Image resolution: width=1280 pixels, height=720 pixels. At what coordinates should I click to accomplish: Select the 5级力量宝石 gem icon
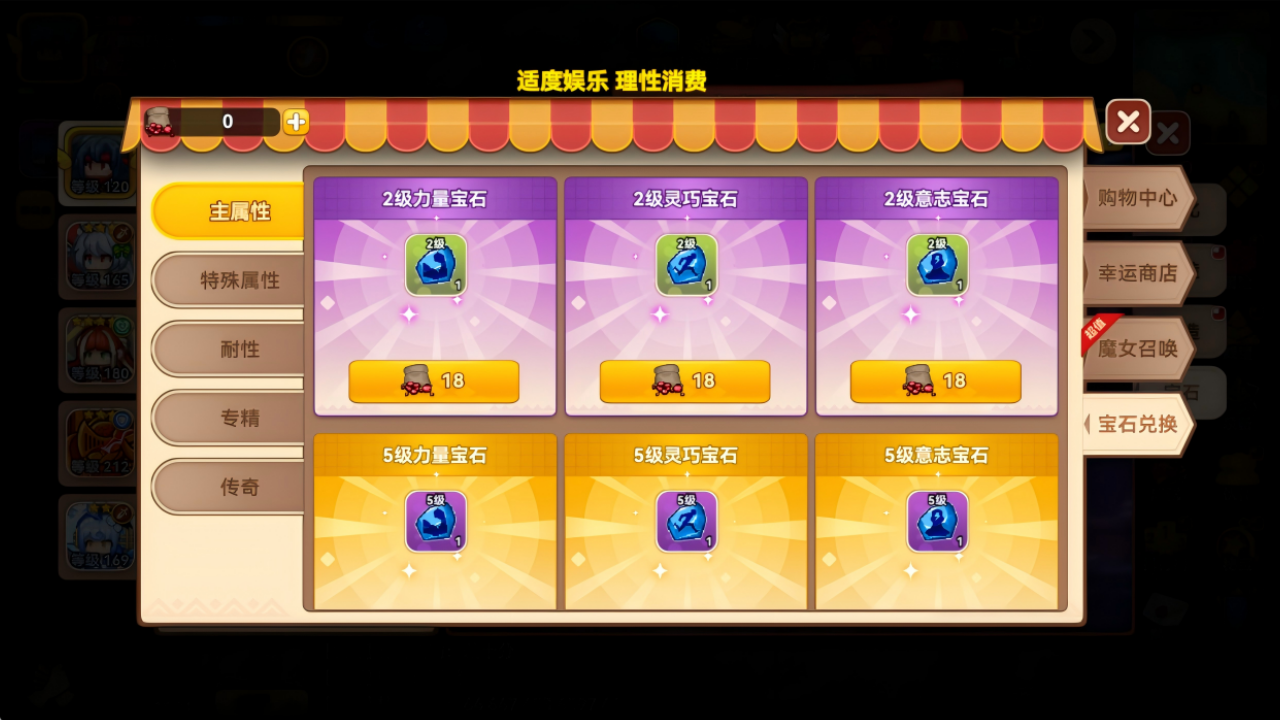point(436,518)
